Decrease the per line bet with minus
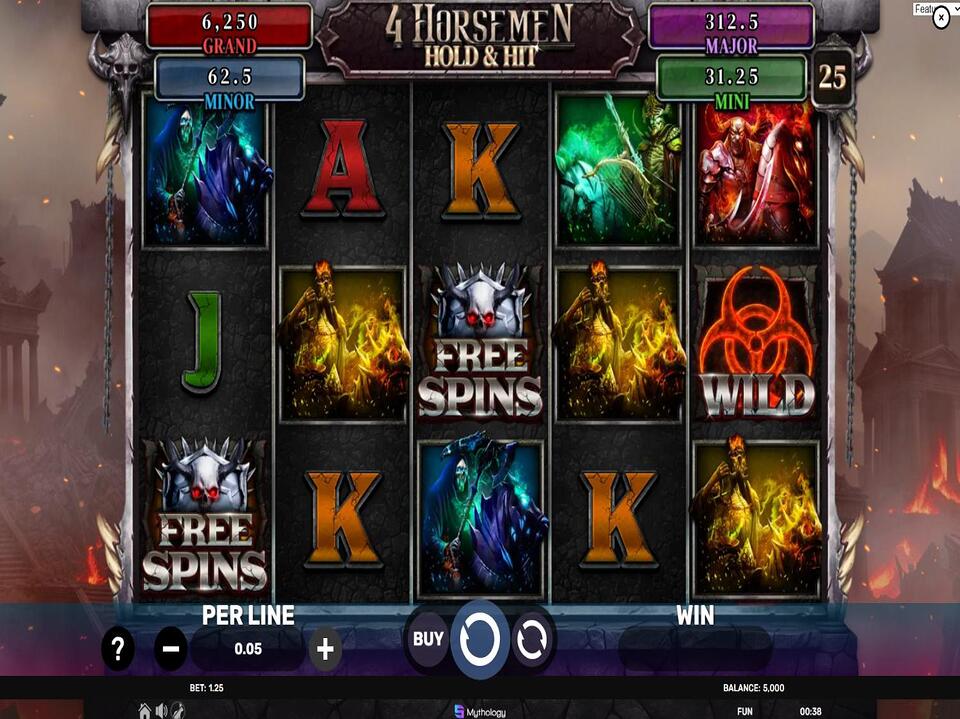The image size is (960, 719). coord(170,650)
